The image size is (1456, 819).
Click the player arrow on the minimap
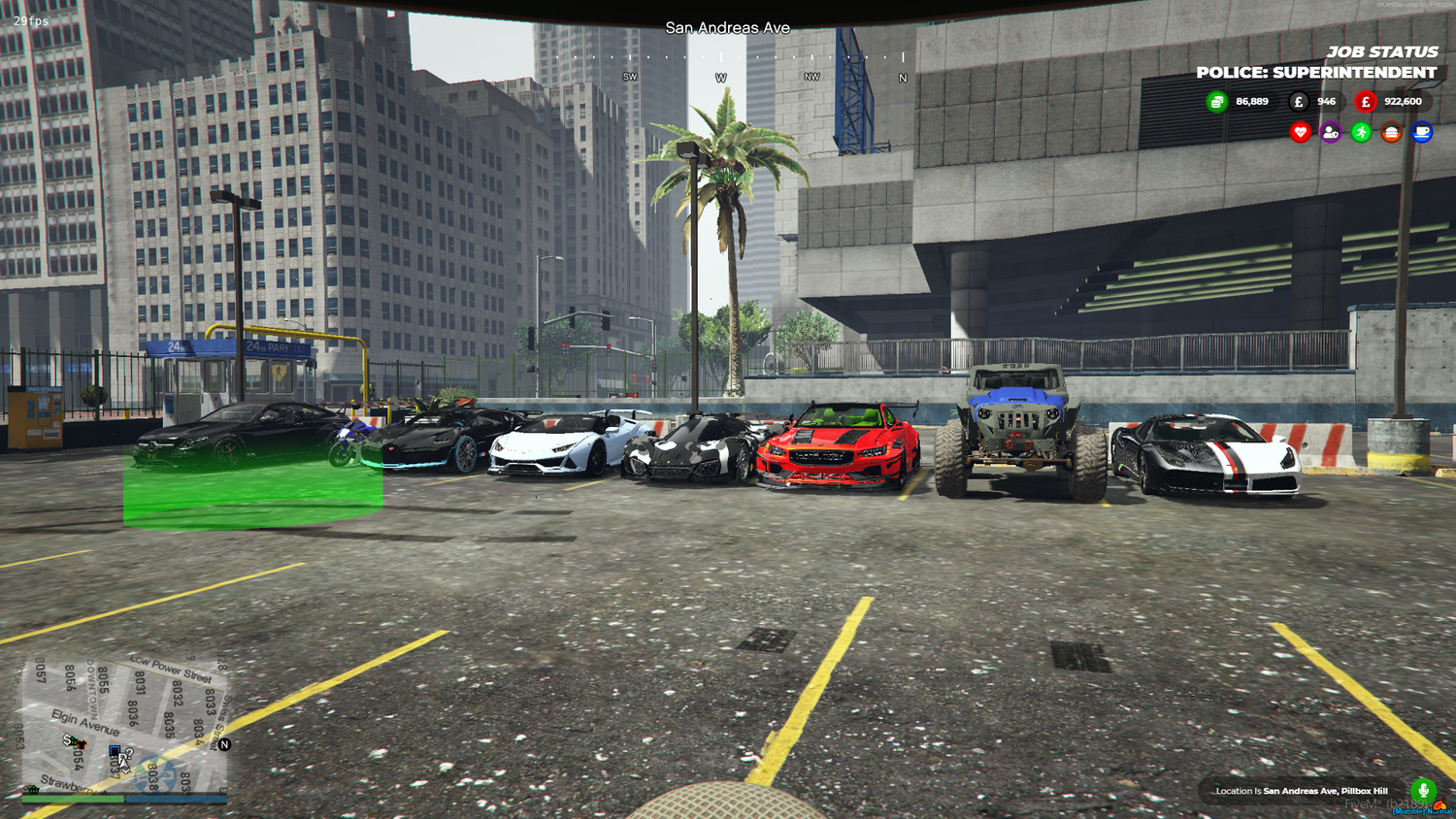(x=123, y=764)
